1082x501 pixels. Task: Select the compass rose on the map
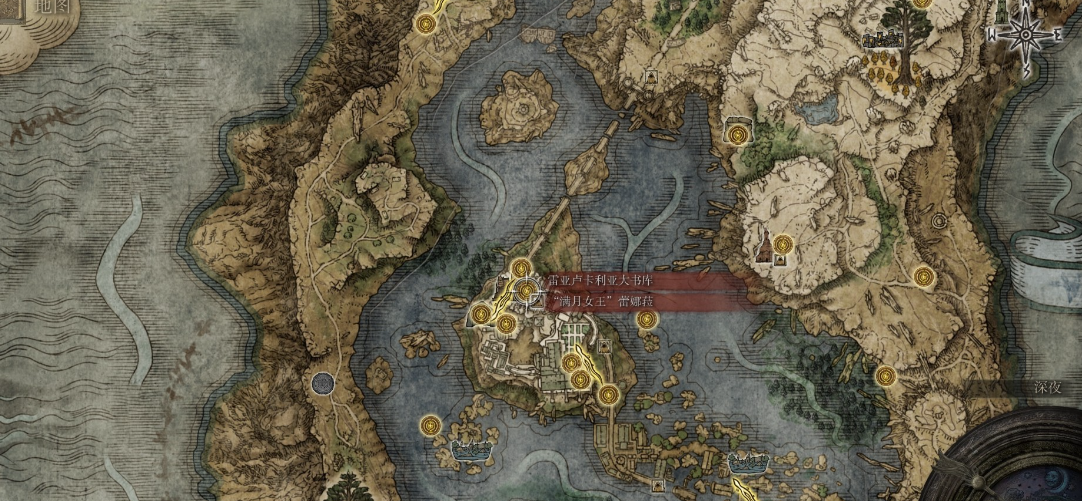pyautogui.click(x=1022, y=34)
